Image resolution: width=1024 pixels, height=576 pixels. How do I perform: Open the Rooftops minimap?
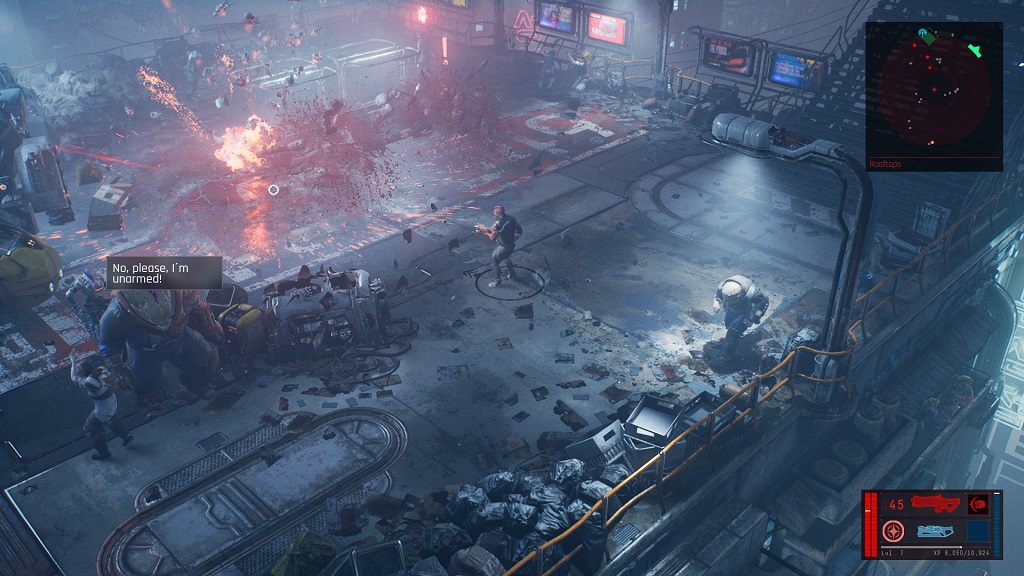coord(934,90)
